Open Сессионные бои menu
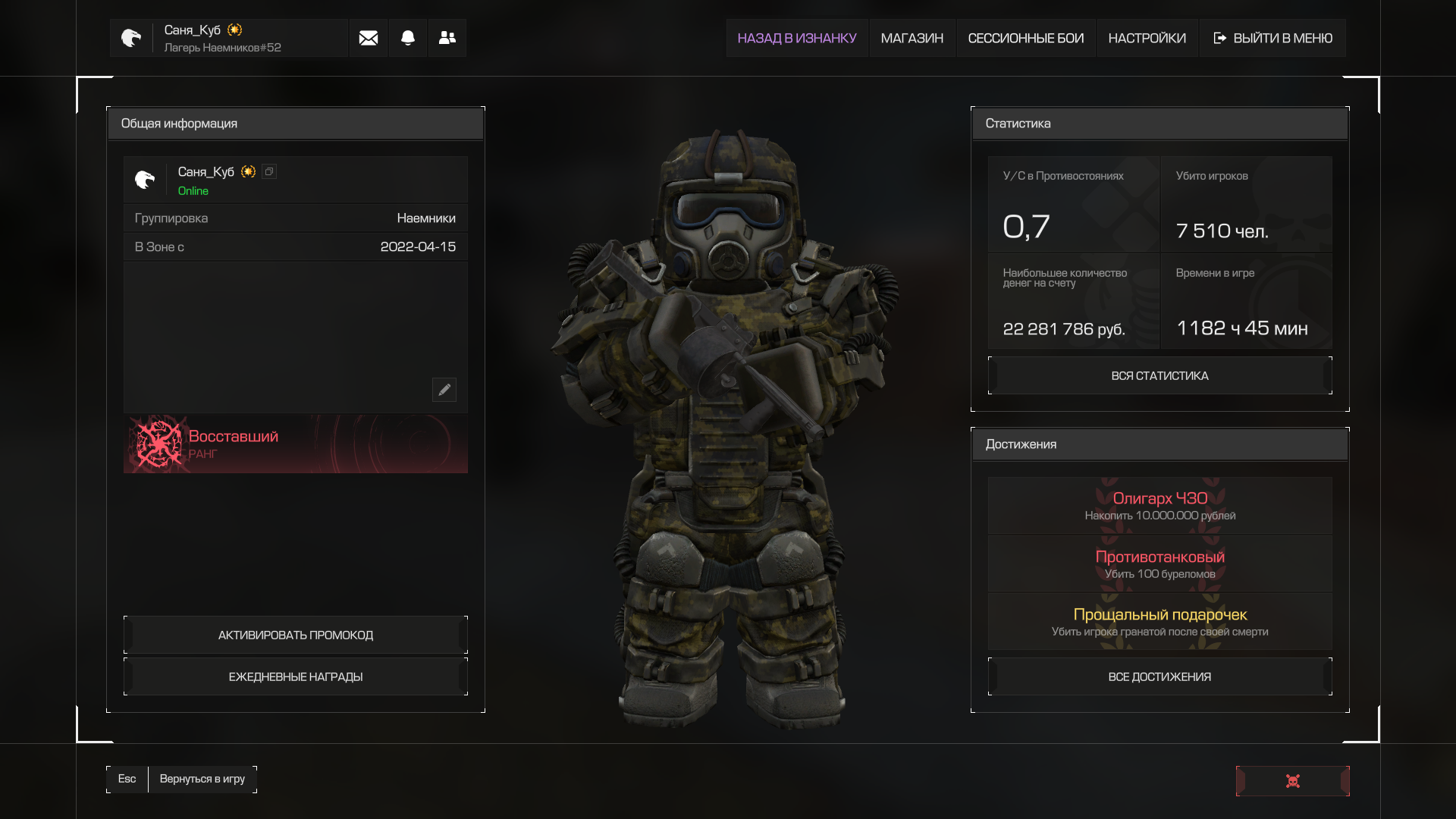This screenshot has width=1456, height=819. (1025, 38)
